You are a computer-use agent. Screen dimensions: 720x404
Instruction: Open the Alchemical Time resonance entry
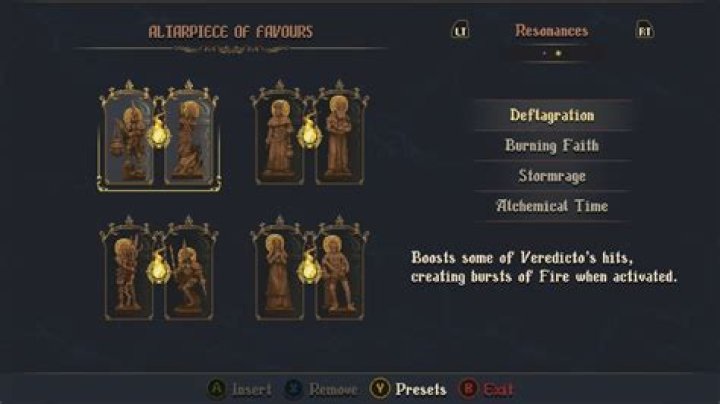pyautogui.click(x=552, y=205)
